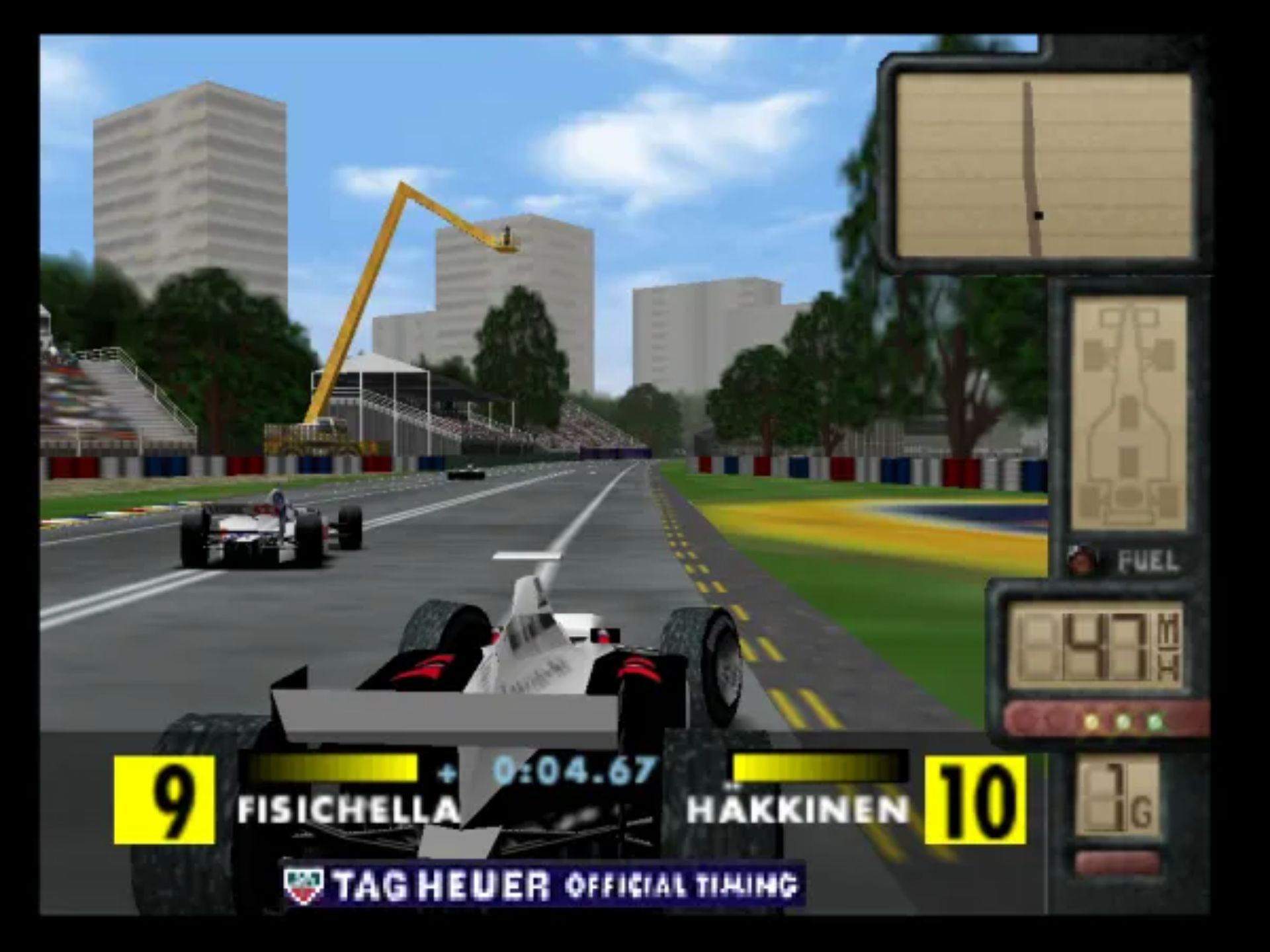
Task: Toggle the middle rev light between the speedometer lights
Action: coord(1123,721)
